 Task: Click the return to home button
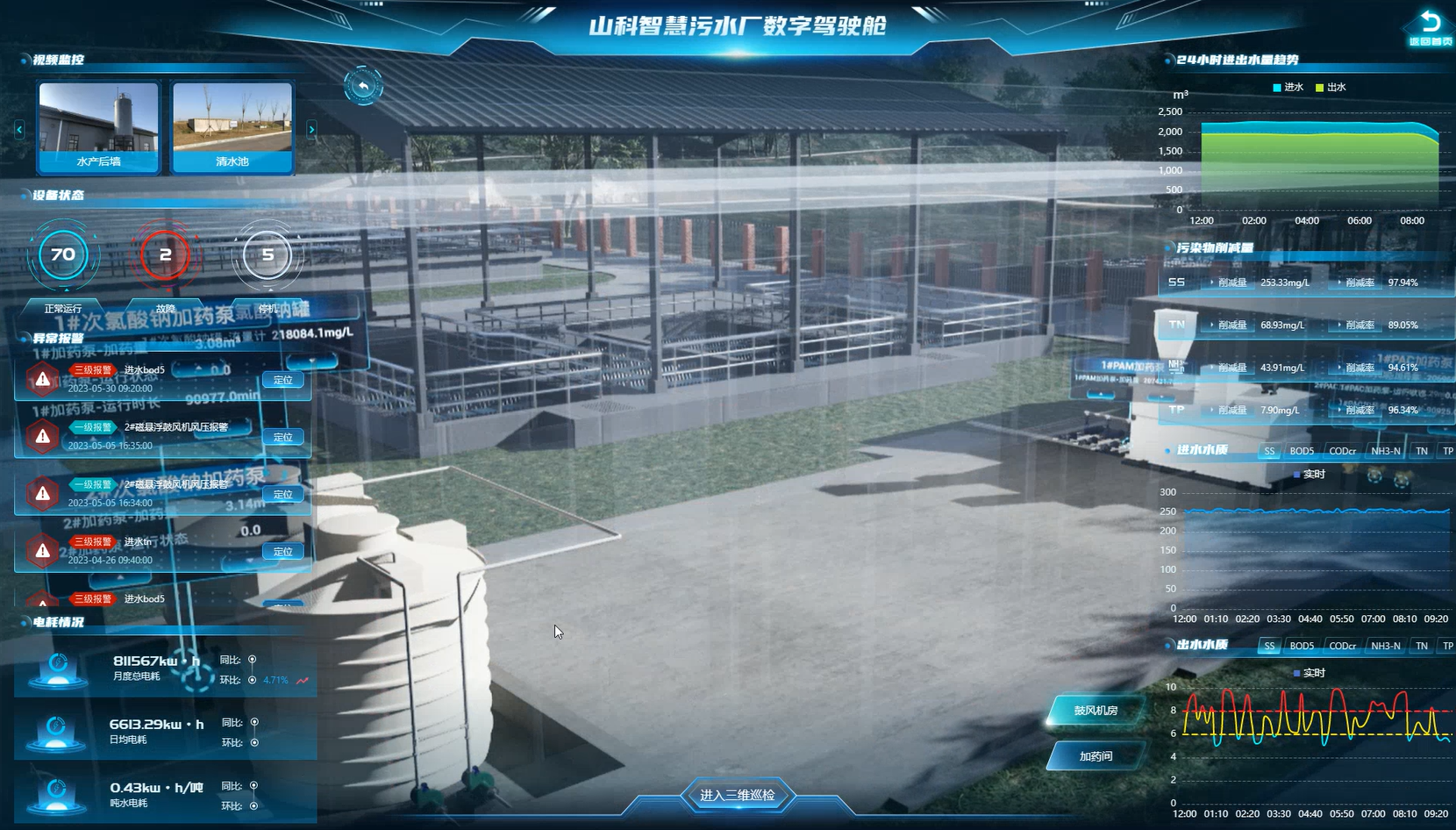pos(1430,26)
